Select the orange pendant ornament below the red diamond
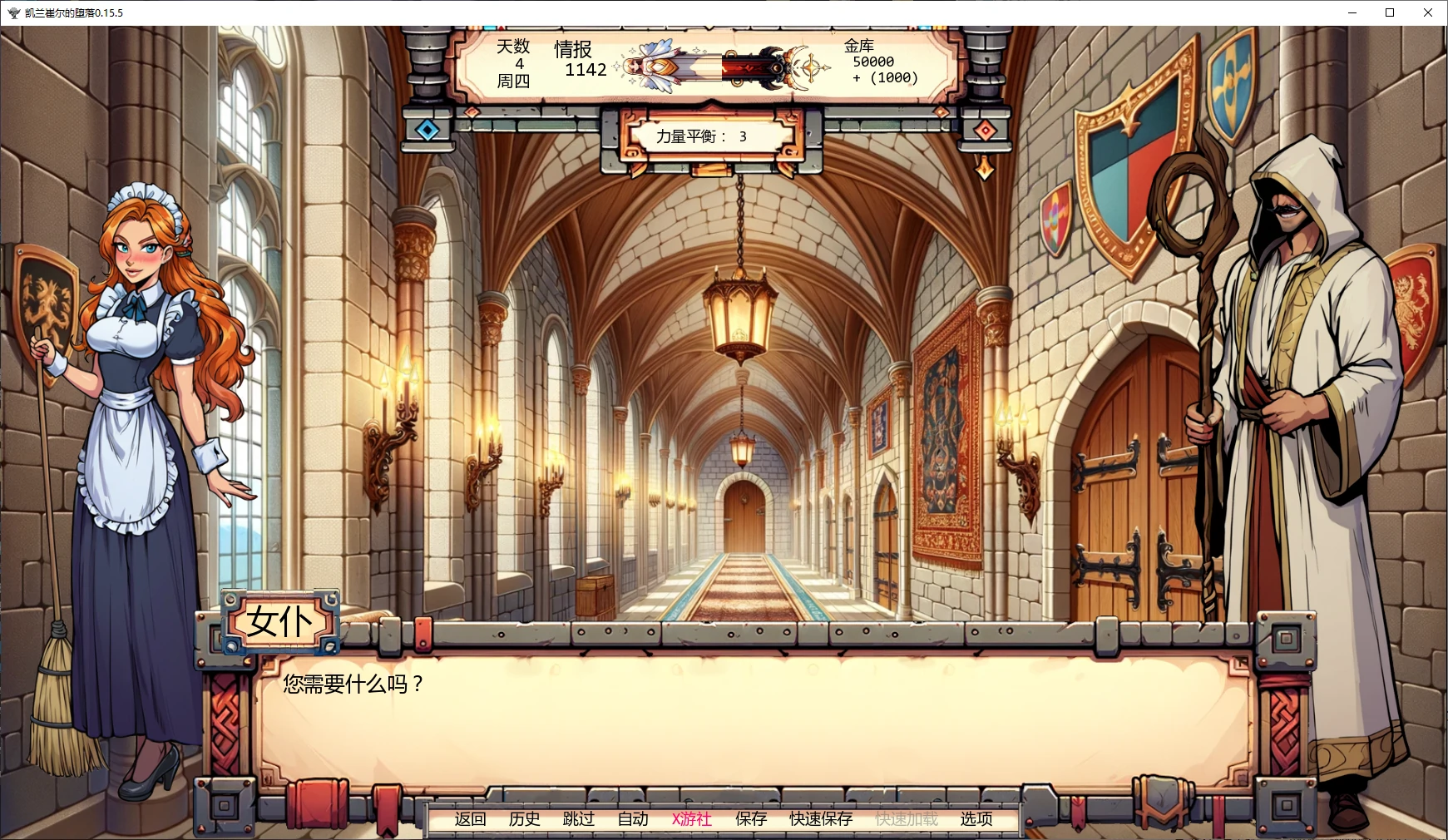1448x840 pixels. pyautogui.click(x=985, y=167)
